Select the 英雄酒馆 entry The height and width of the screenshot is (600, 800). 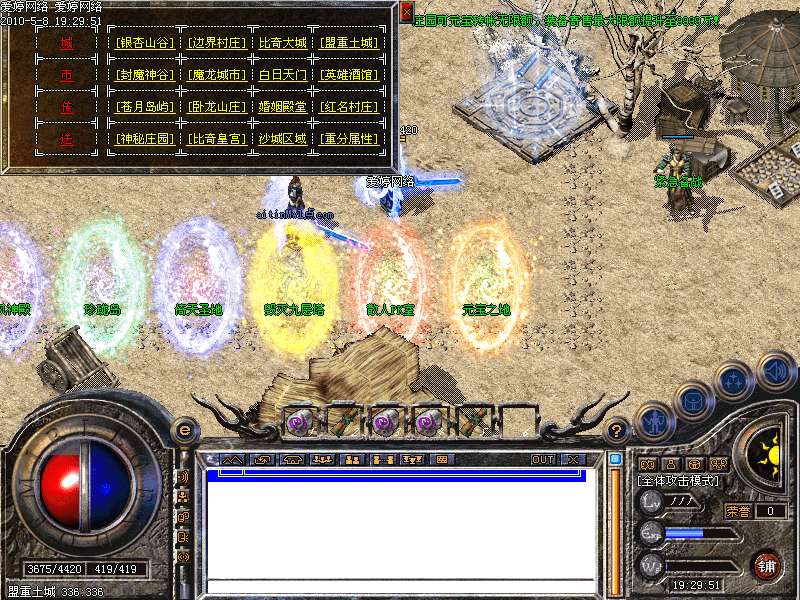coord(350,75)
